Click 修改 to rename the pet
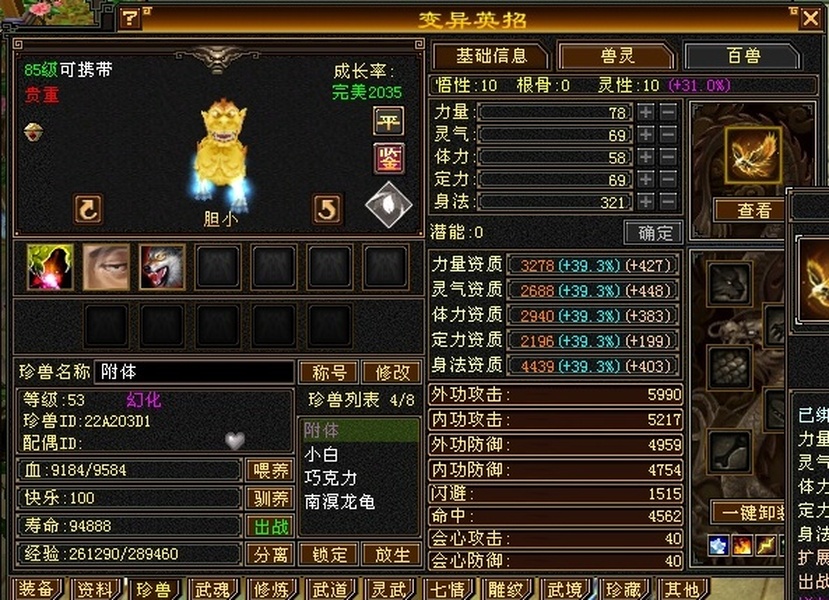This screenshot has width=829, height=600. coord(392,372)
